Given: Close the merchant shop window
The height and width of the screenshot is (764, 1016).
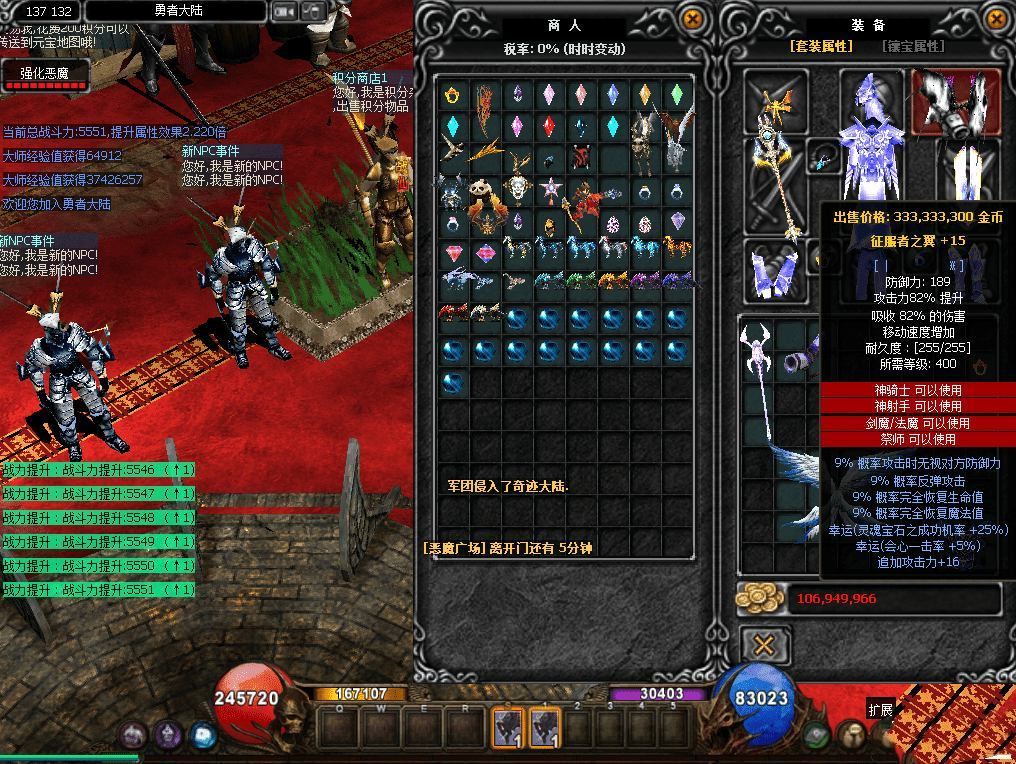Looking at the screenshot, I should pyautogui.click(x=692, y=19).
